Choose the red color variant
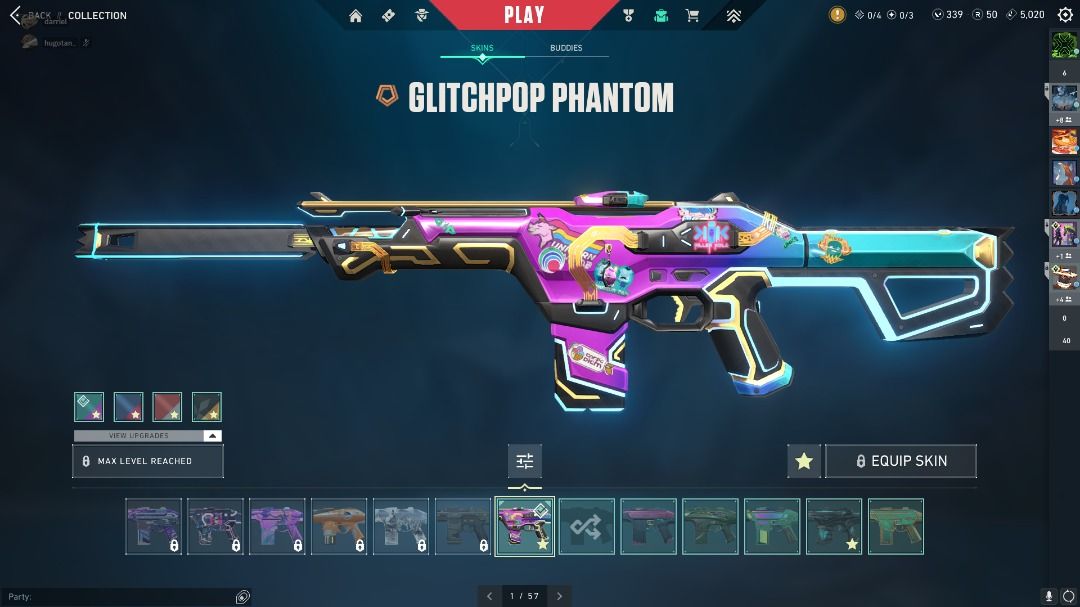 (167, 407)
